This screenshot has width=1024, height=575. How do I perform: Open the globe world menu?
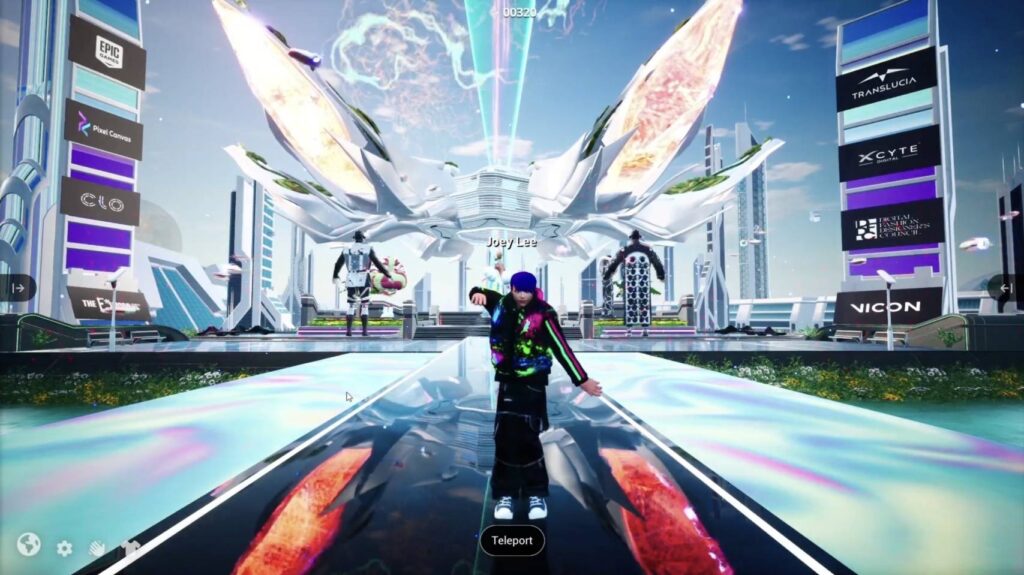pyautogui.click(x=28, y=544)
